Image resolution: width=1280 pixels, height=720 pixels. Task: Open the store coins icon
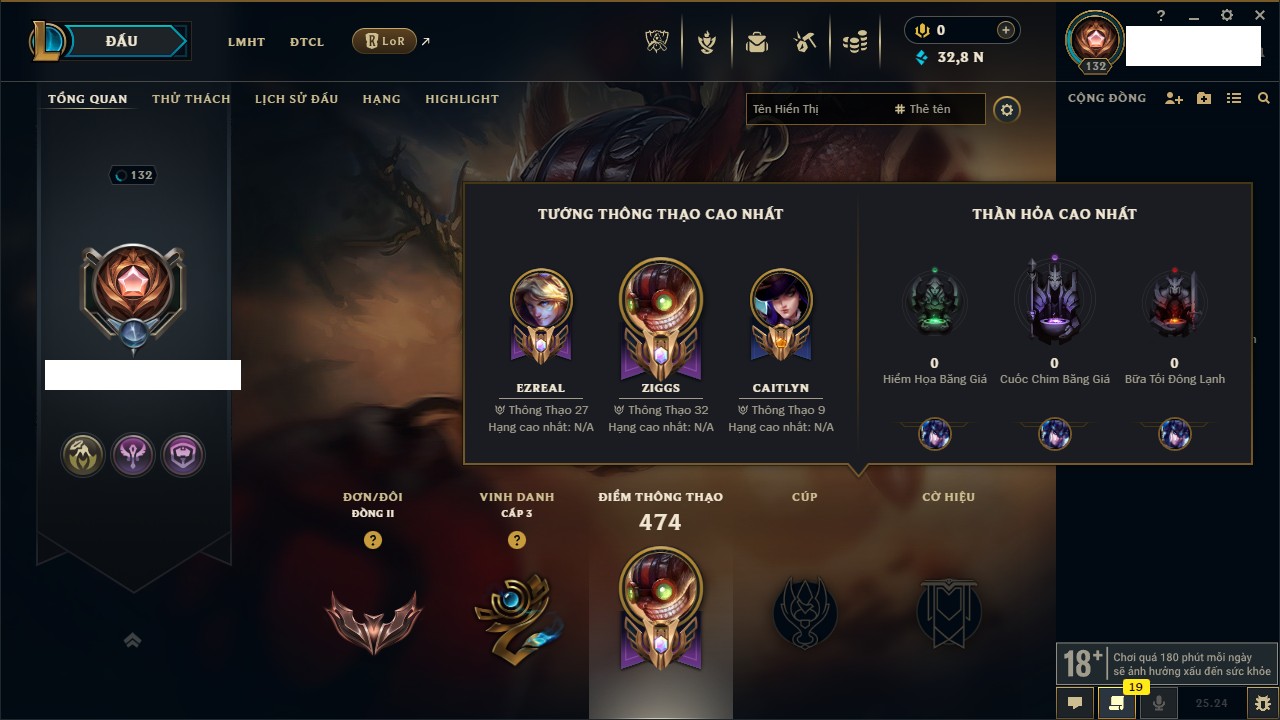(x=854, y=42)
